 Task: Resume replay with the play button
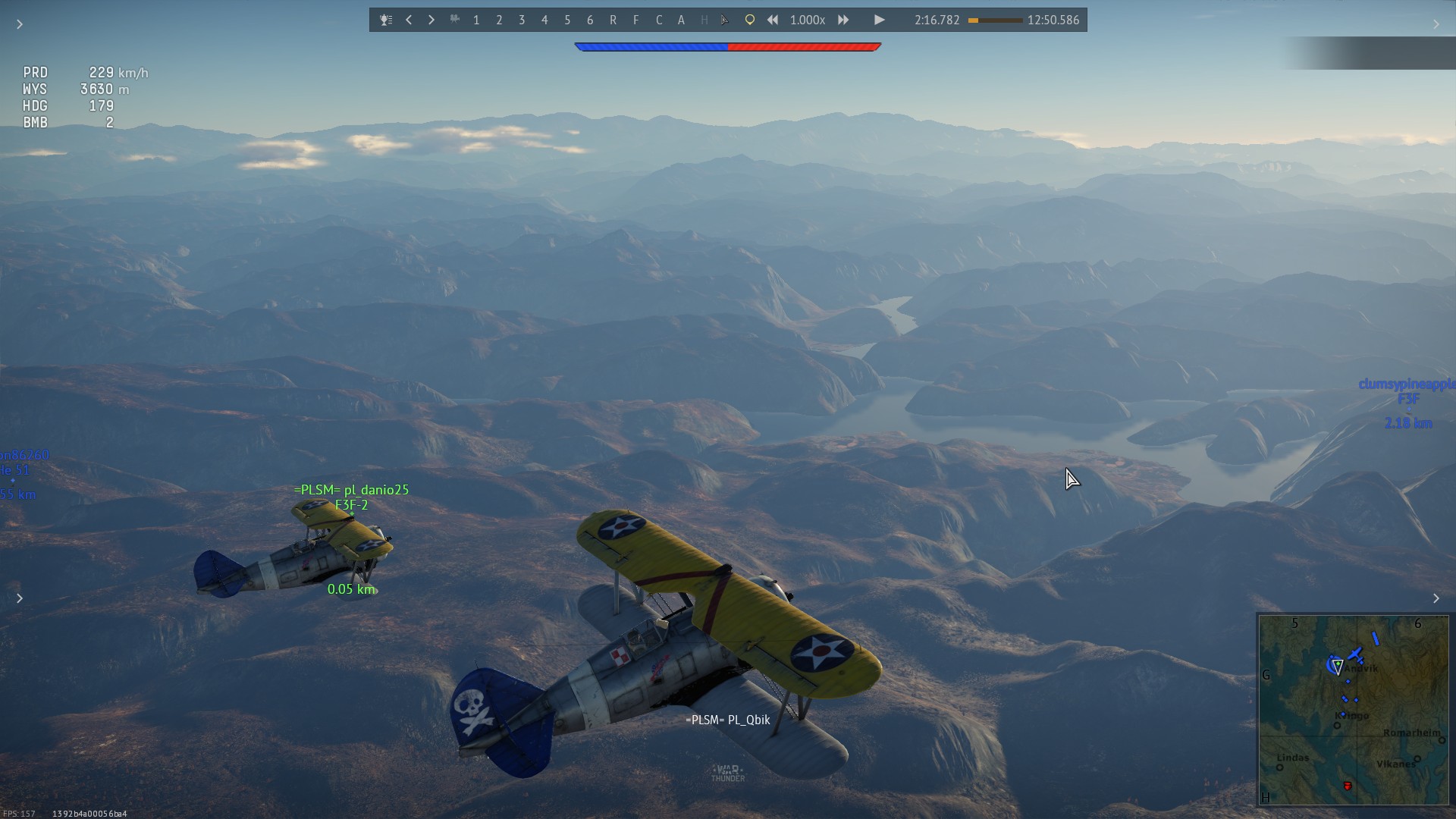879,20
